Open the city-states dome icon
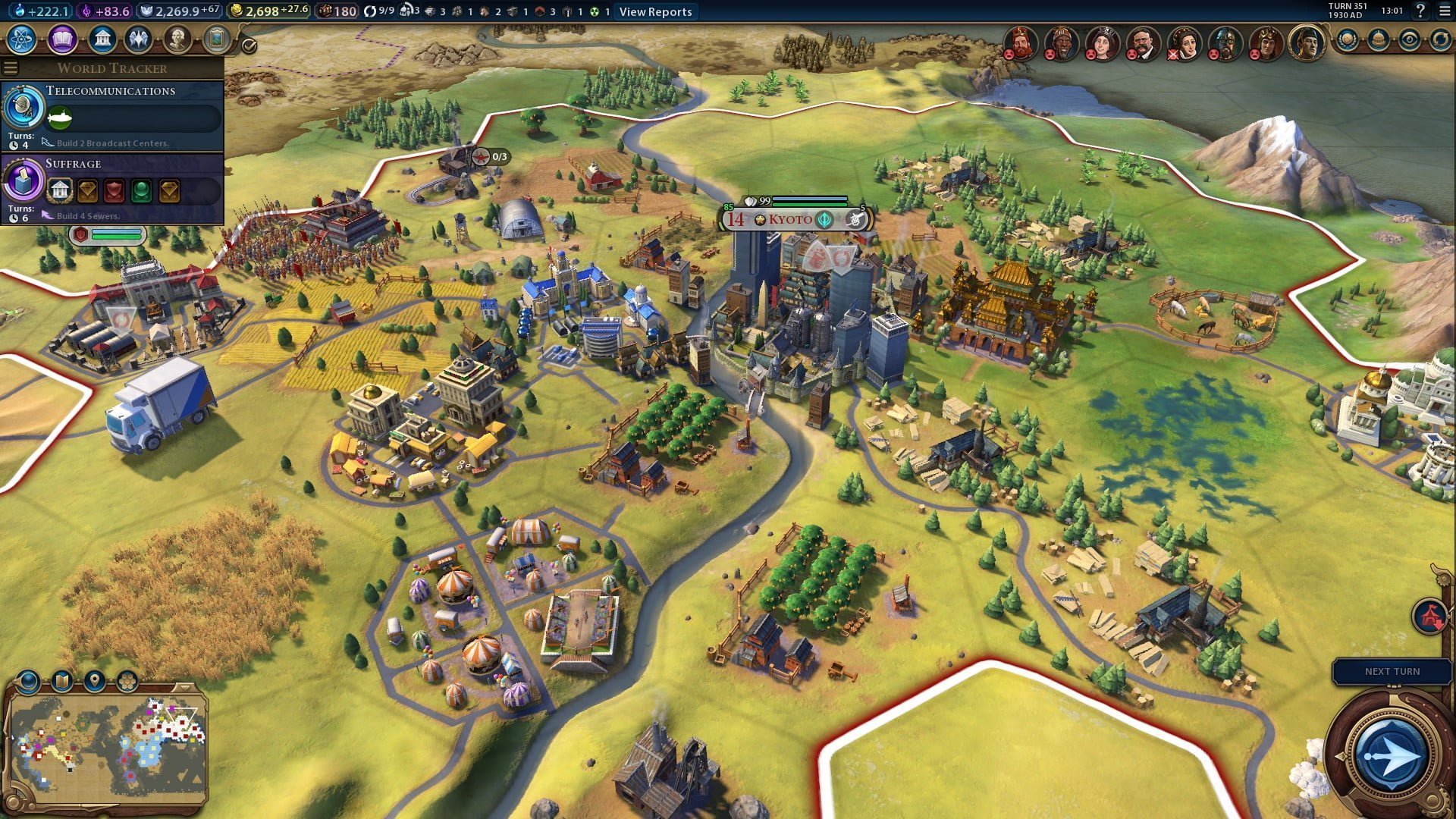This screenshot has height=819, width=1456. [x=1378, y=39]
